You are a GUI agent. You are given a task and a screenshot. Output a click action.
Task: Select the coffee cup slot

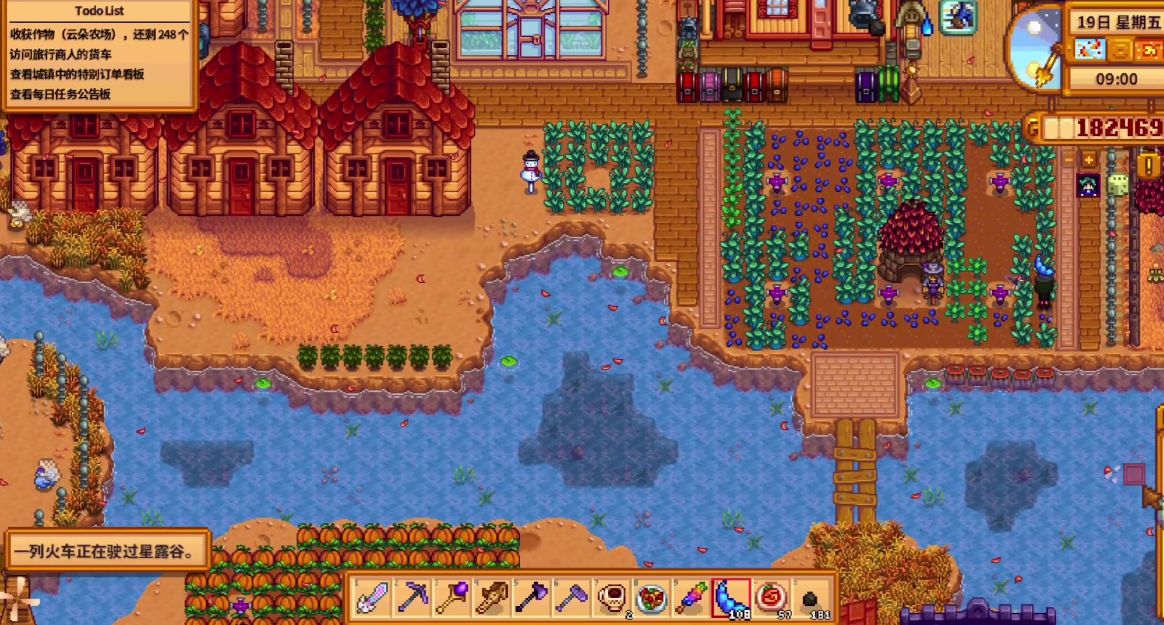(x=611, y=598)
